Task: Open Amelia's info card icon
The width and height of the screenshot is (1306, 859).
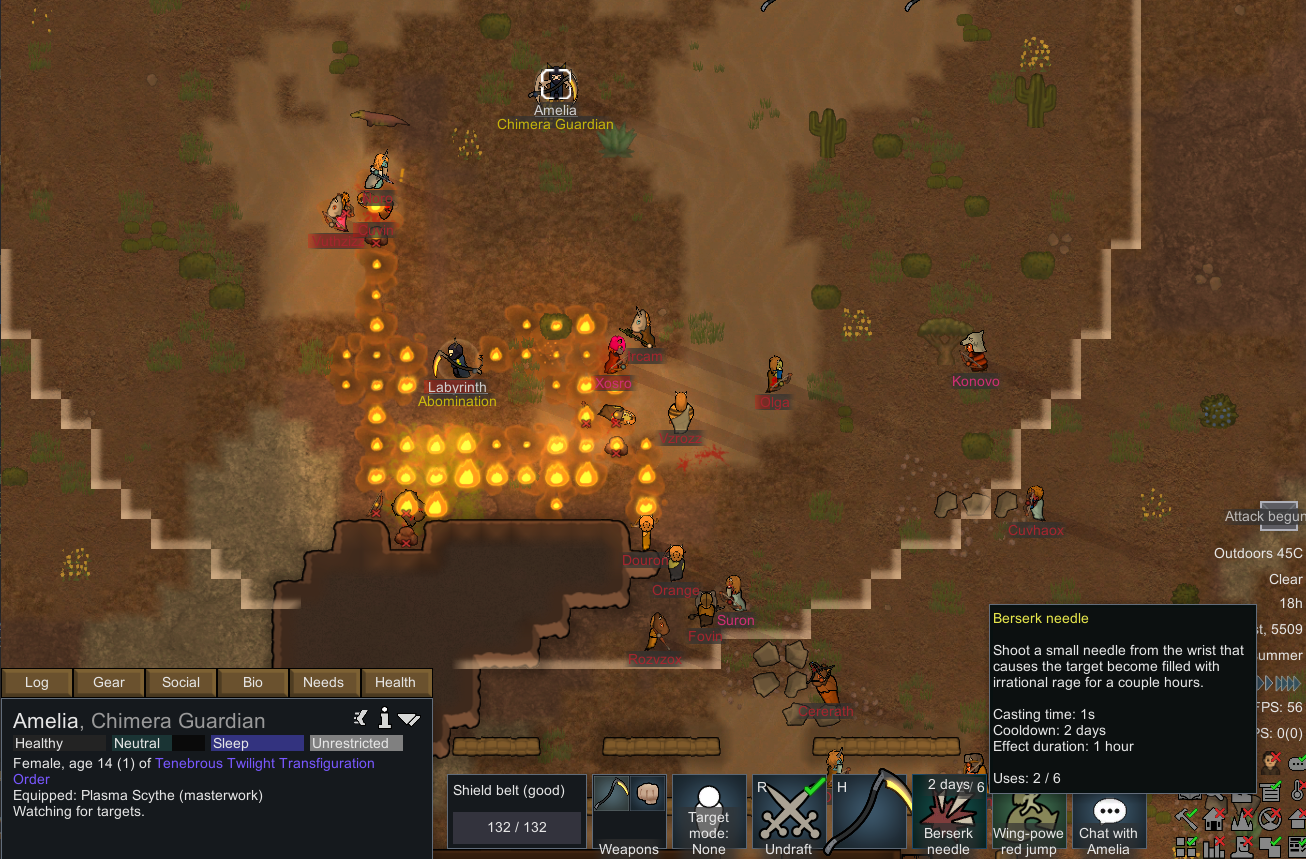Action: (x=385, y=718)
